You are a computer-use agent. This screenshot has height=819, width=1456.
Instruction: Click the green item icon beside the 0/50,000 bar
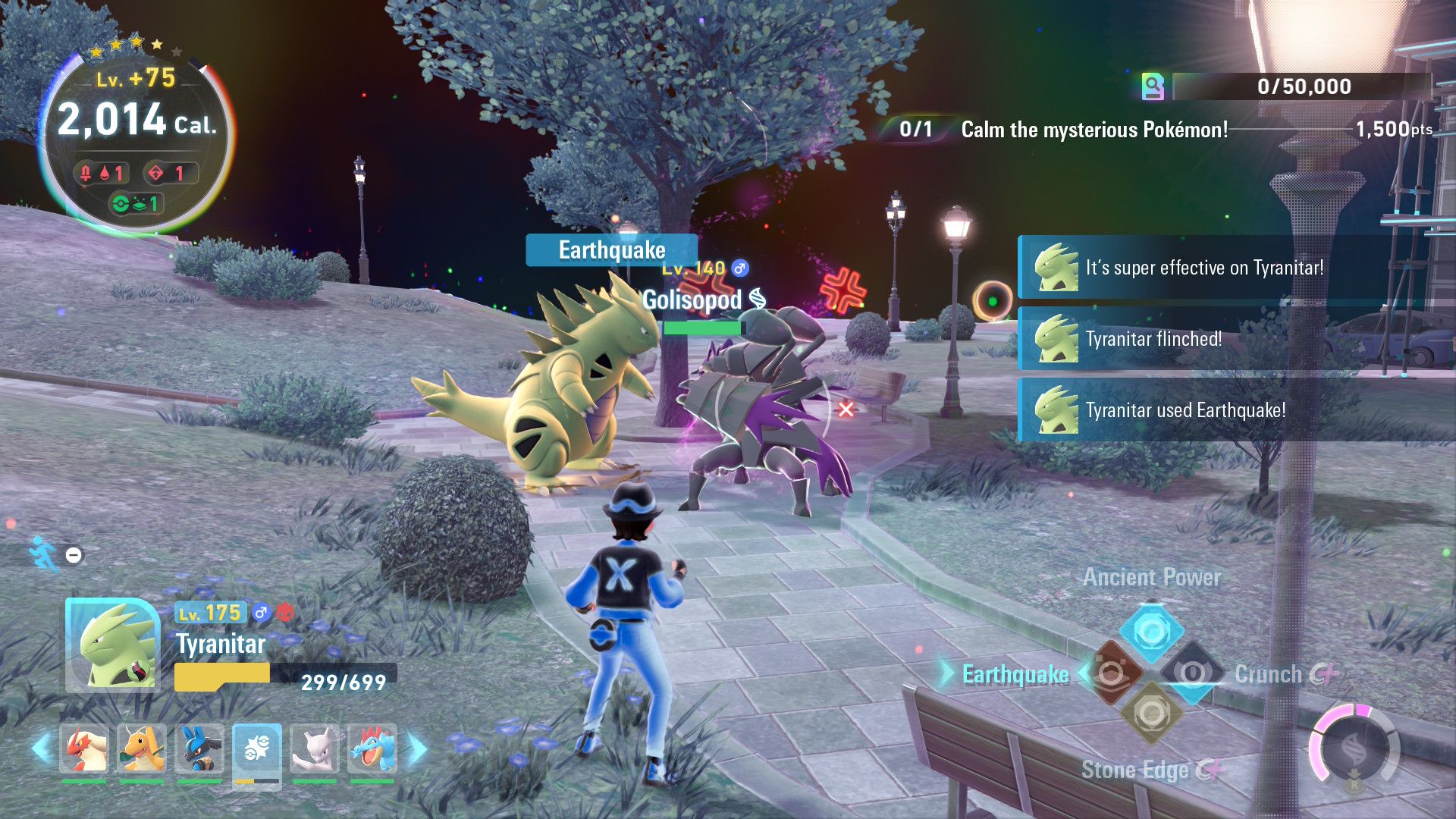1153,86
